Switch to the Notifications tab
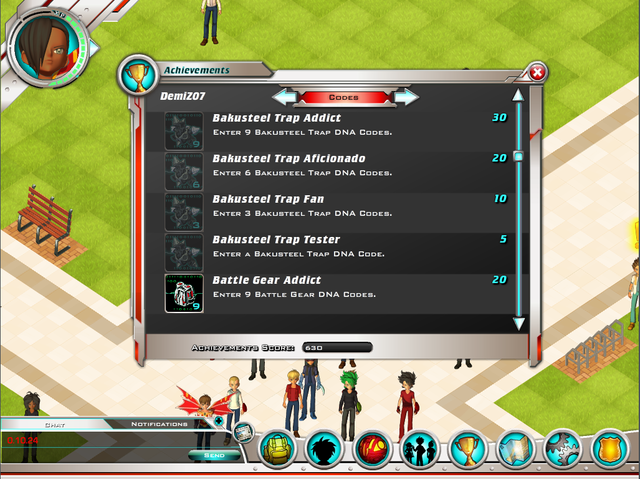This screenshot has height=479, width=640. tap(159, 424)
